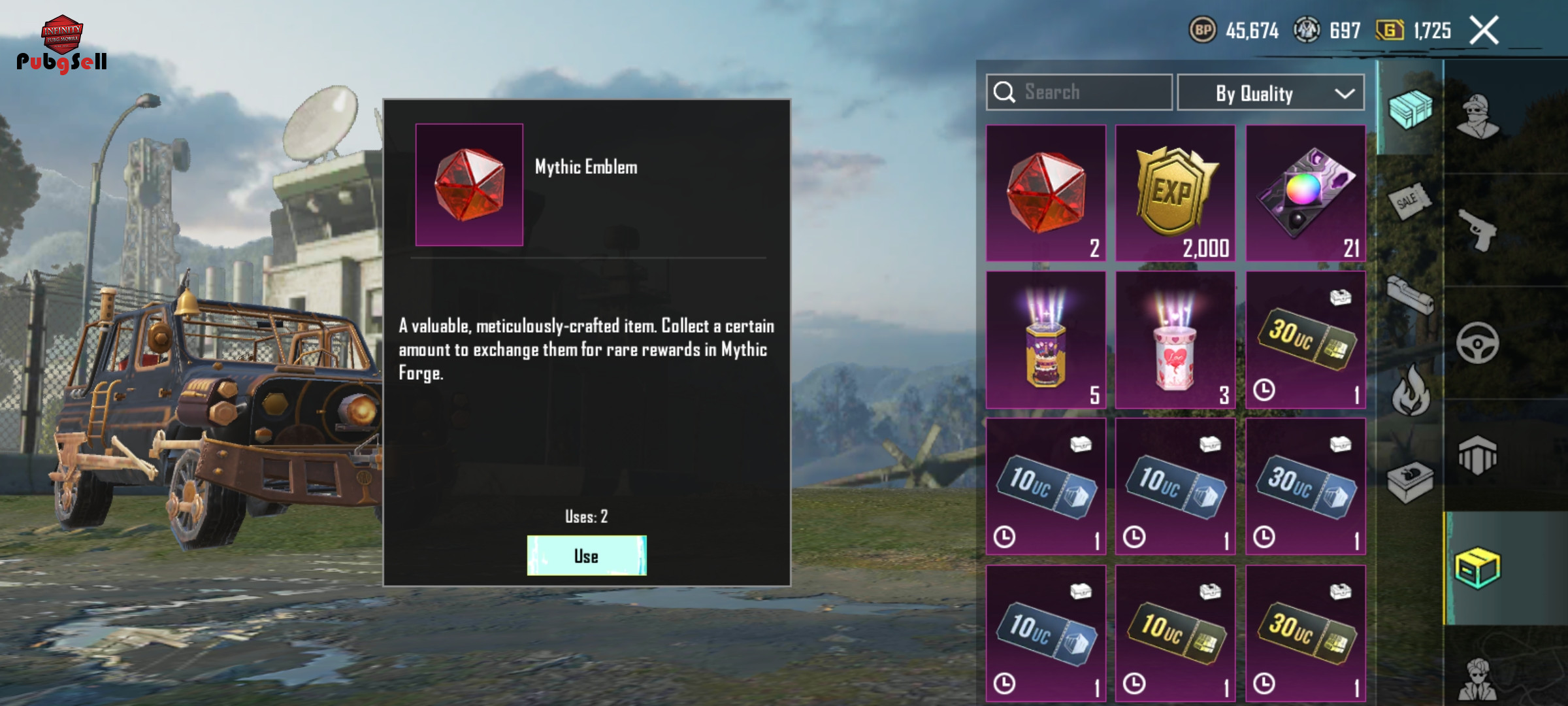Viewport: 1568px width, 706px height.
Task: Open the suited character tab
Action: pyautogui.click(x=1478, y=679)
